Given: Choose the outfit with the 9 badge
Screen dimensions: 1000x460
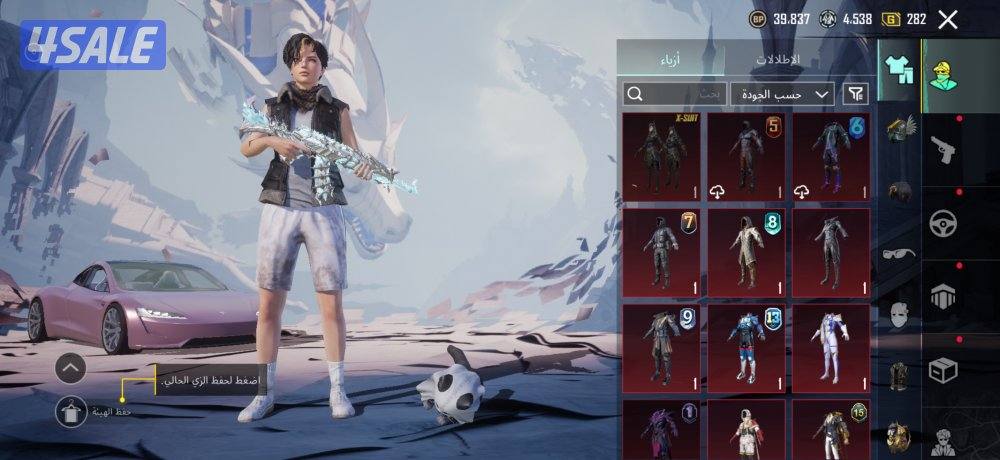Looking at the screenshot, I should [661, 348].
